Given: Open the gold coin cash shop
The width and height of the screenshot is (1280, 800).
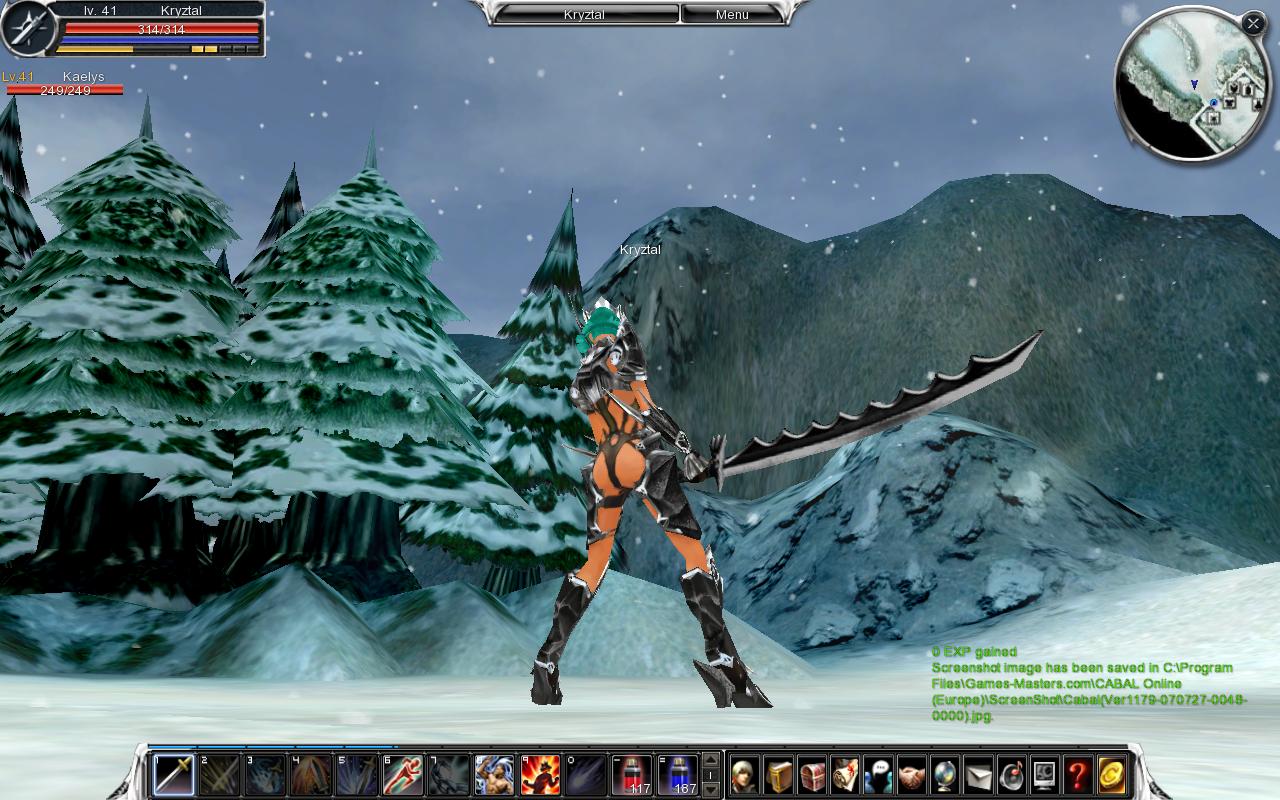Looking at the screenshot, I should [x=1111, y=775].
